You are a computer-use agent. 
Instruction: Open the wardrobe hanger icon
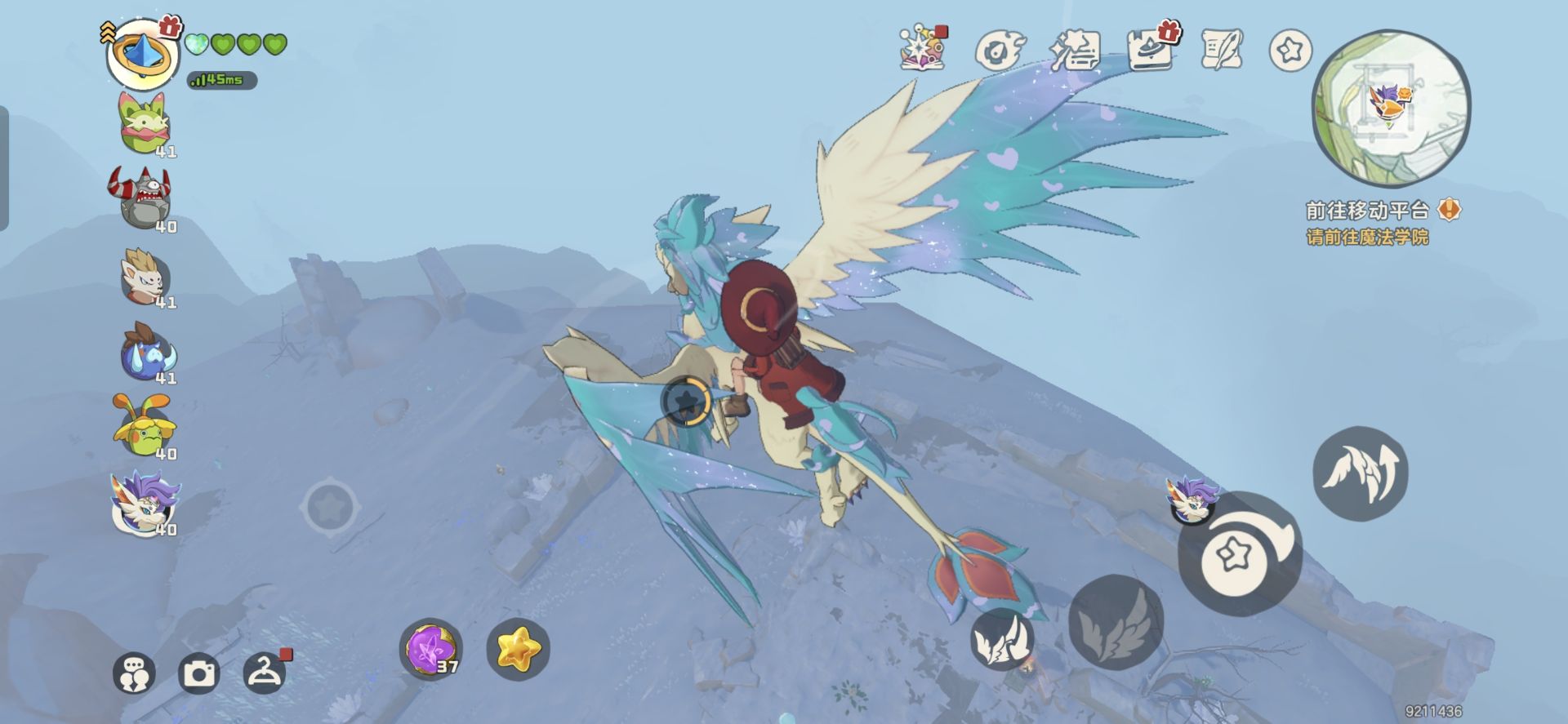[x=265, y=672]
